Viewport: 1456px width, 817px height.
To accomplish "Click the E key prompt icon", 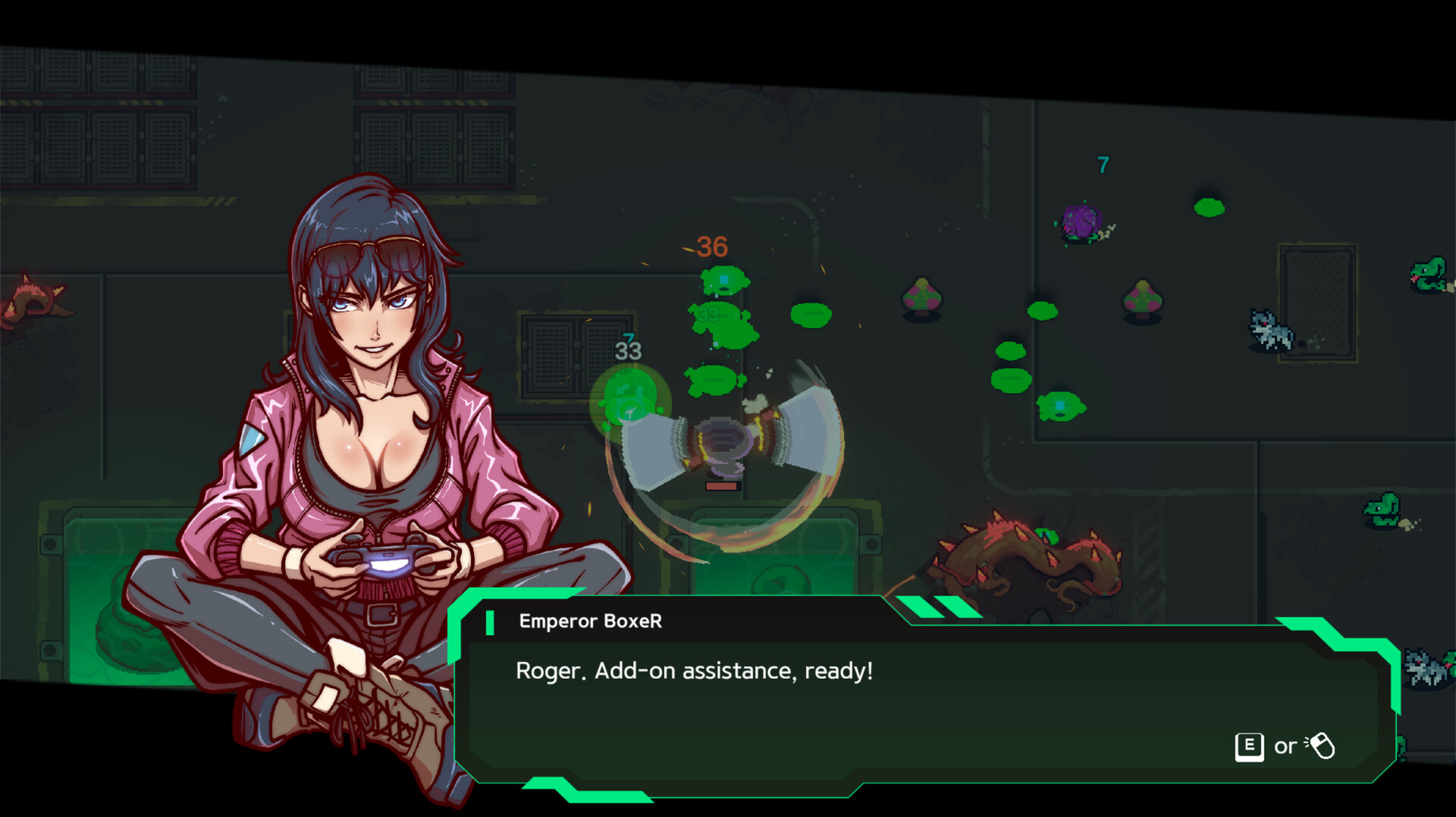I will [x=1248, y=746].
